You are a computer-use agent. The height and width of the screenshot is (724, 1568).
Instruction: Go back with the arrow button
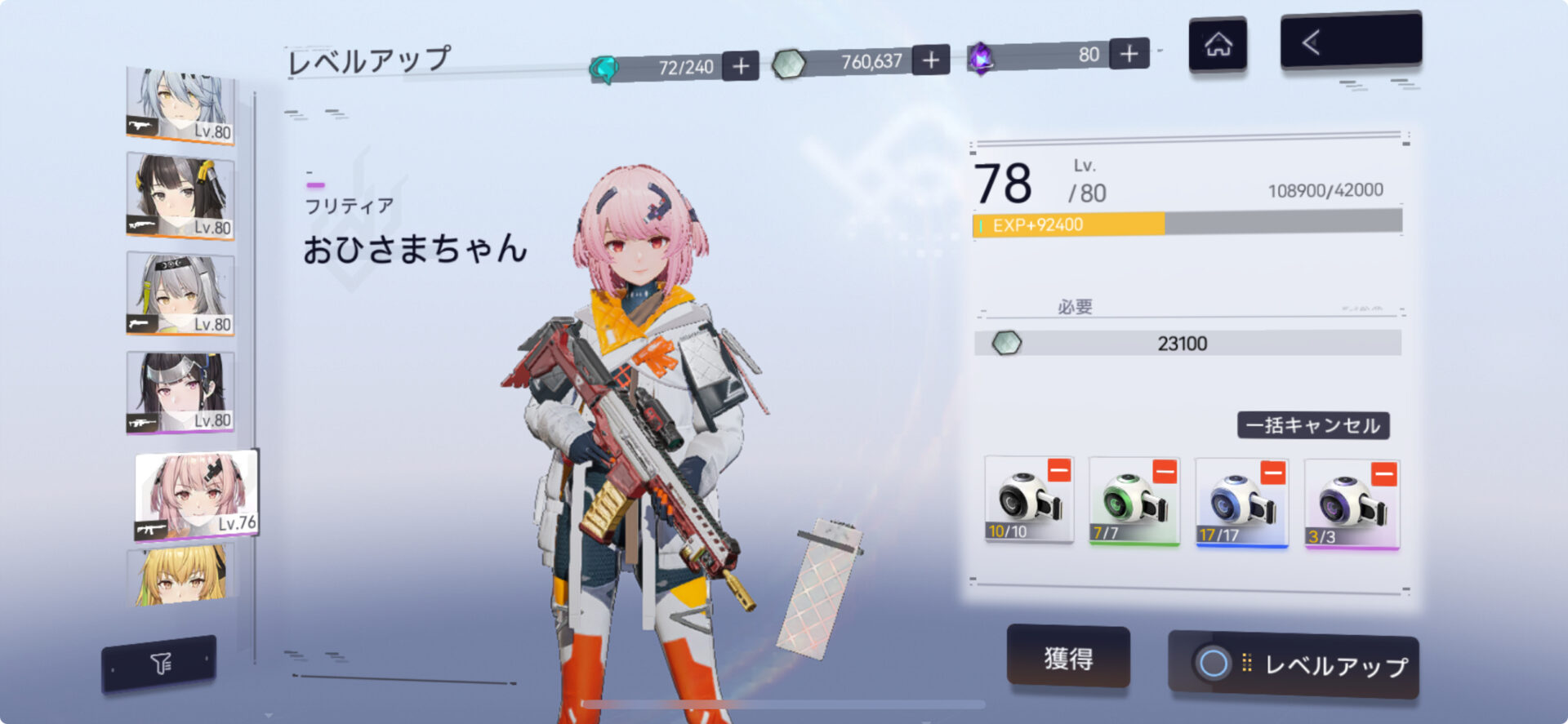pyautogui.click(x=1350, y=42)
